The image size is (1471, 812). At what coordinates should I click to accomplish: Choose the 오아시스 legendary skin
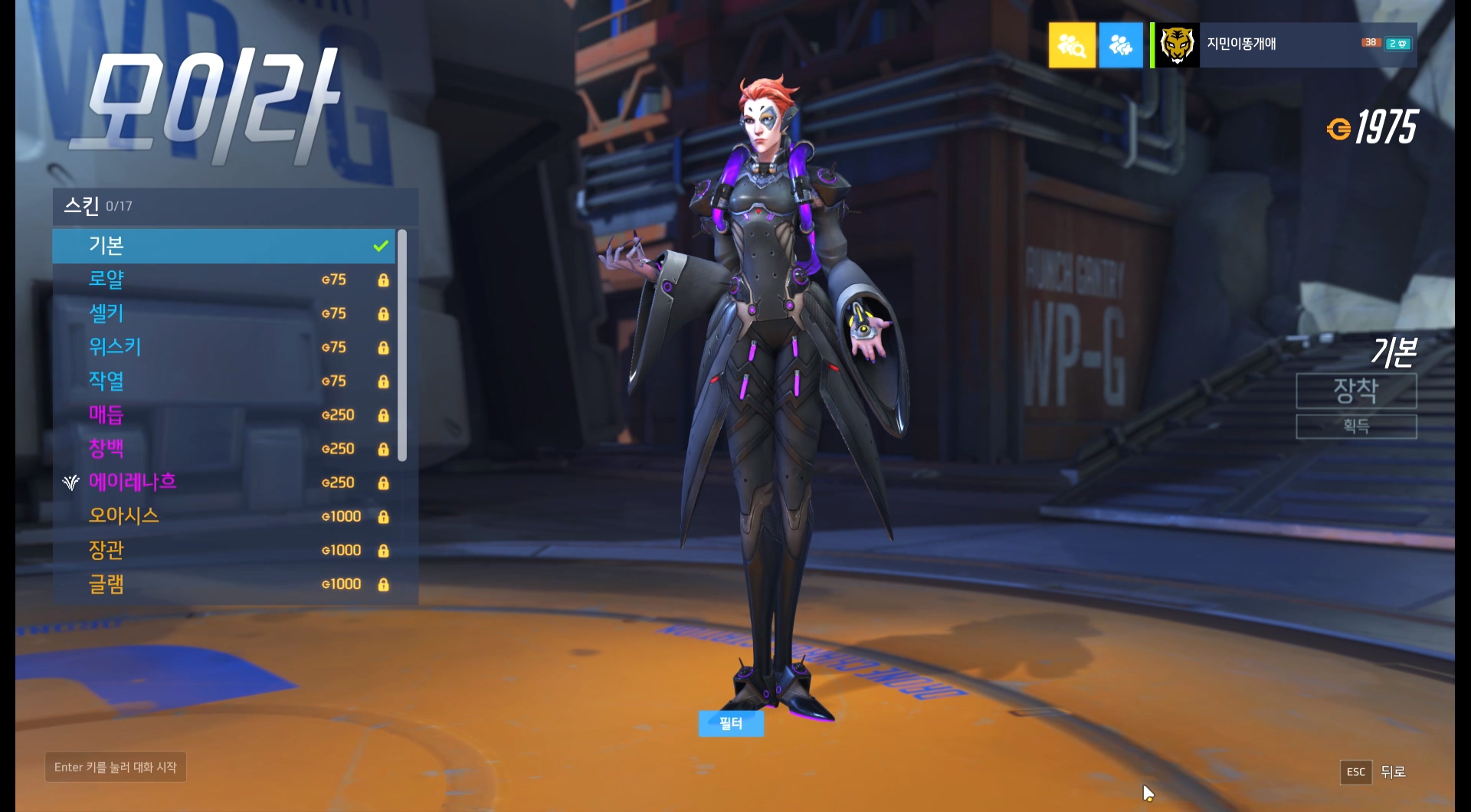[x=222, y=516]
